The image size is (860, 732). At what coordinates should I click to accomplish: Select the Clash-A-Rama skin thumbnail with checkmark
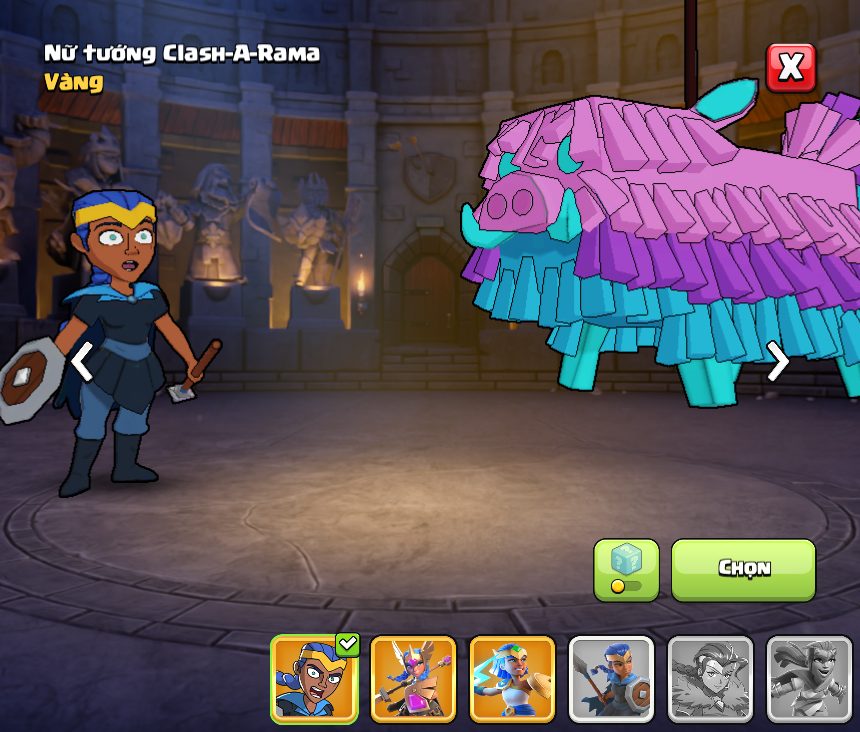[314, 678]
